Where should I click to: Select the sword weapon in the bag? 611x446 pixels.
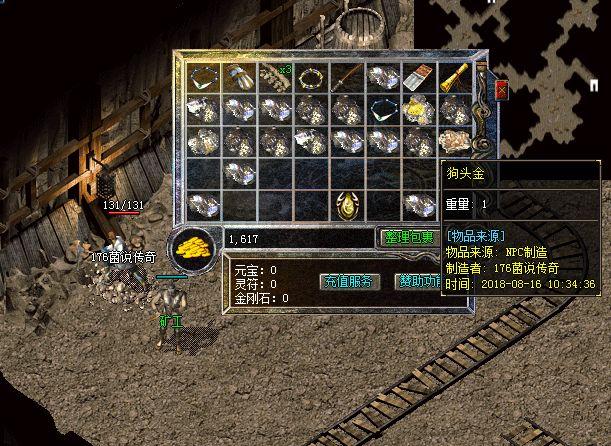pos(348,77)
